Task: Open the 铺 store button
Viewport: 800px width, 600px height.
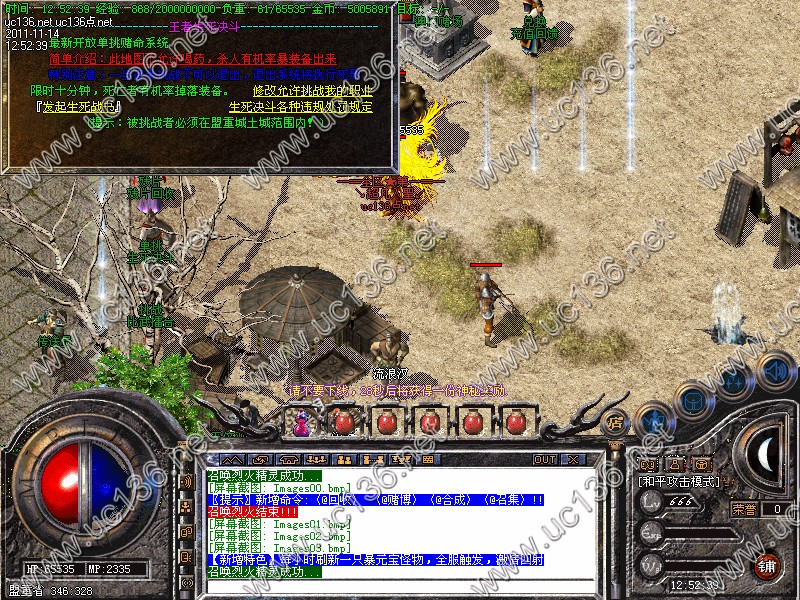Action: [767, 564]
